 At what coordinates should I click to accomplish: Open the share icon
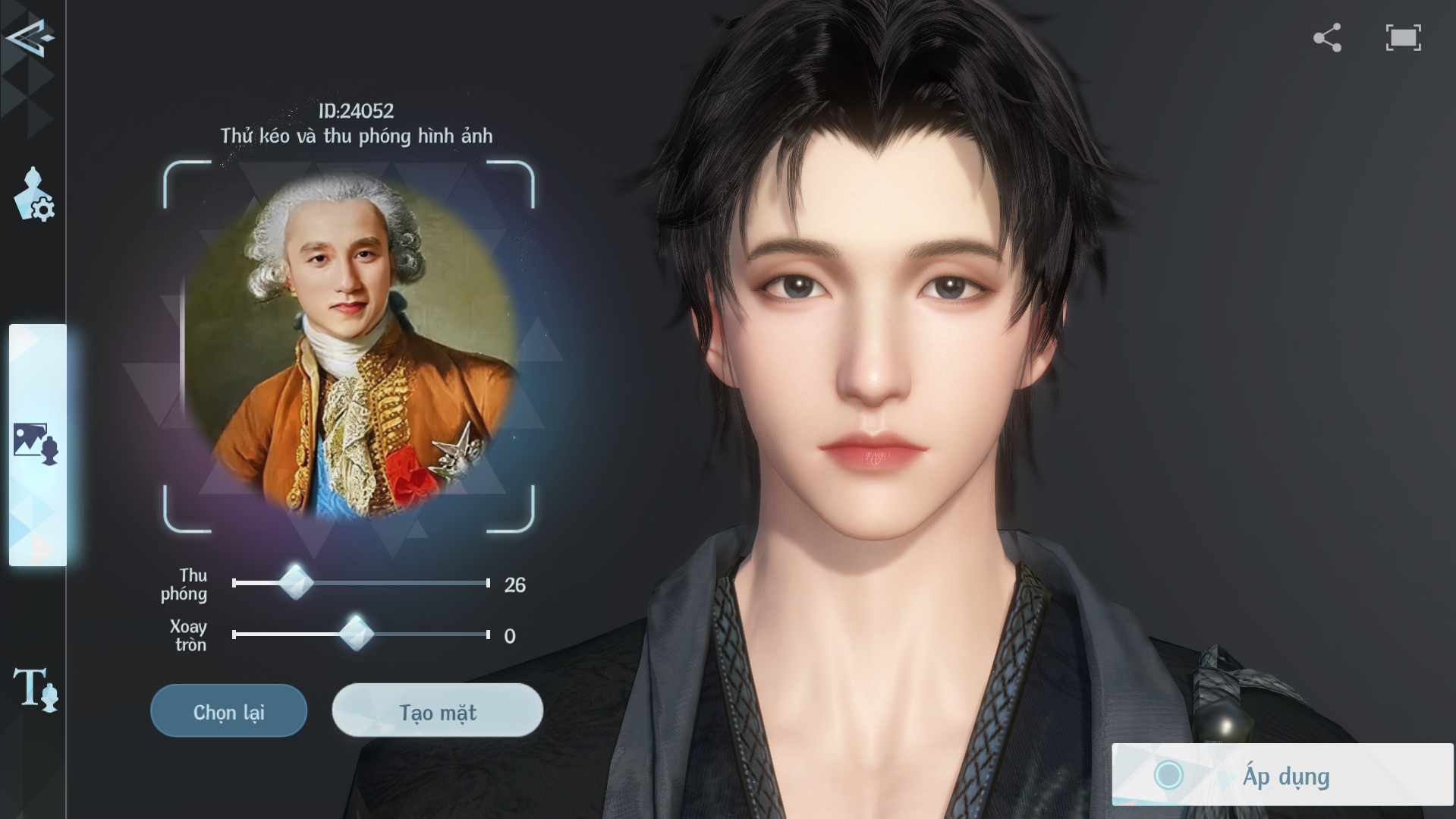pos(1327,38)
